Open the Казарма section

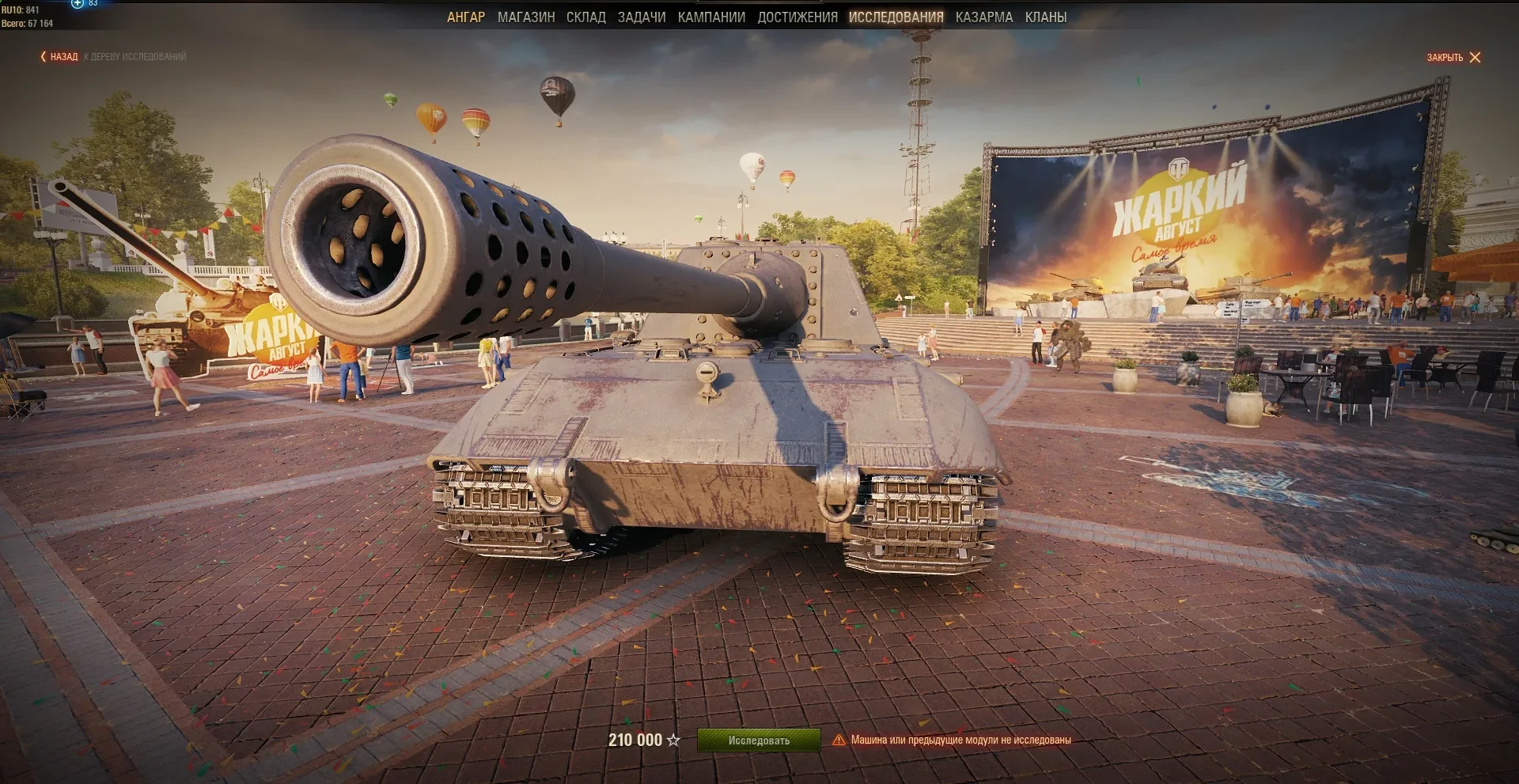point(984,17)
